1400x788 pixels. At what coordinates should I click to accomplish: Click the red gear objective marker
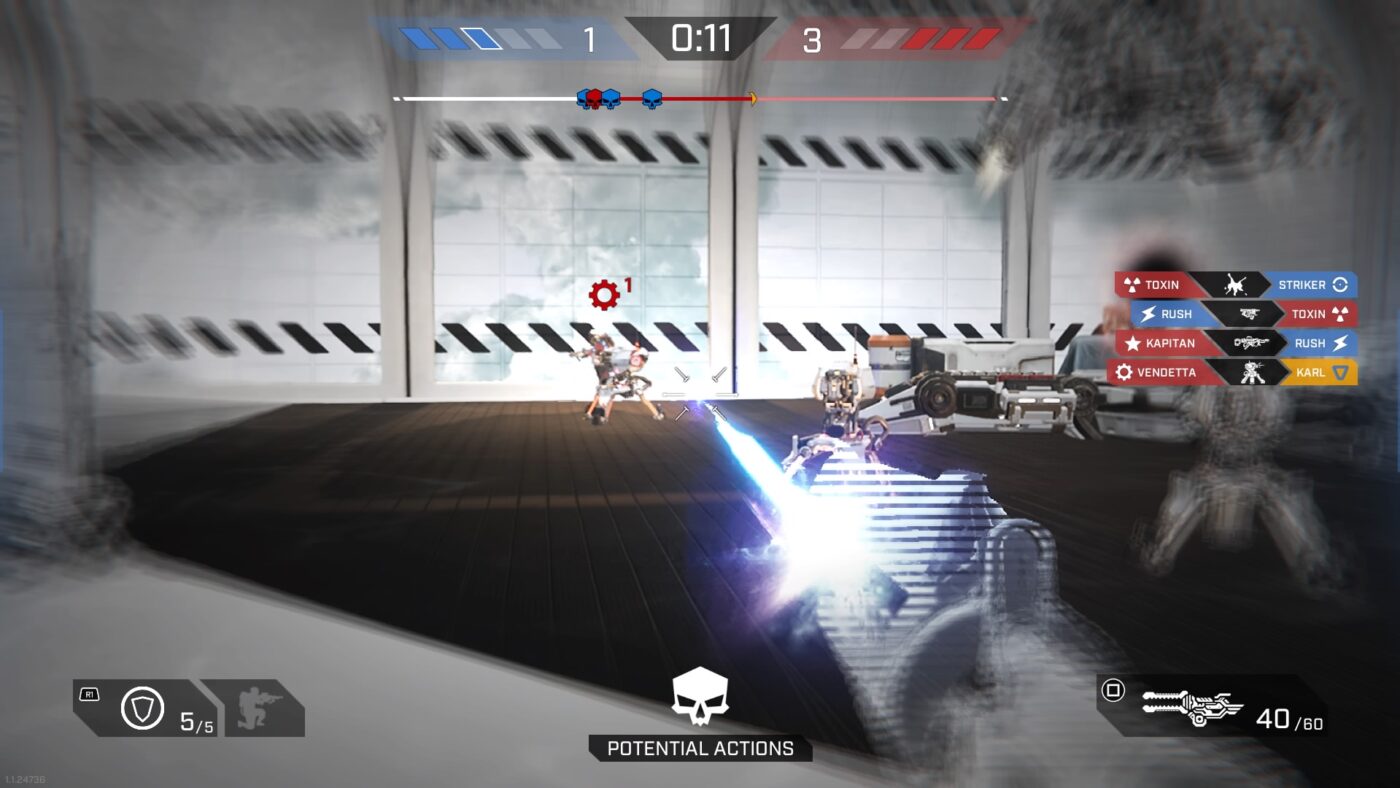click(x=604, y=294)
